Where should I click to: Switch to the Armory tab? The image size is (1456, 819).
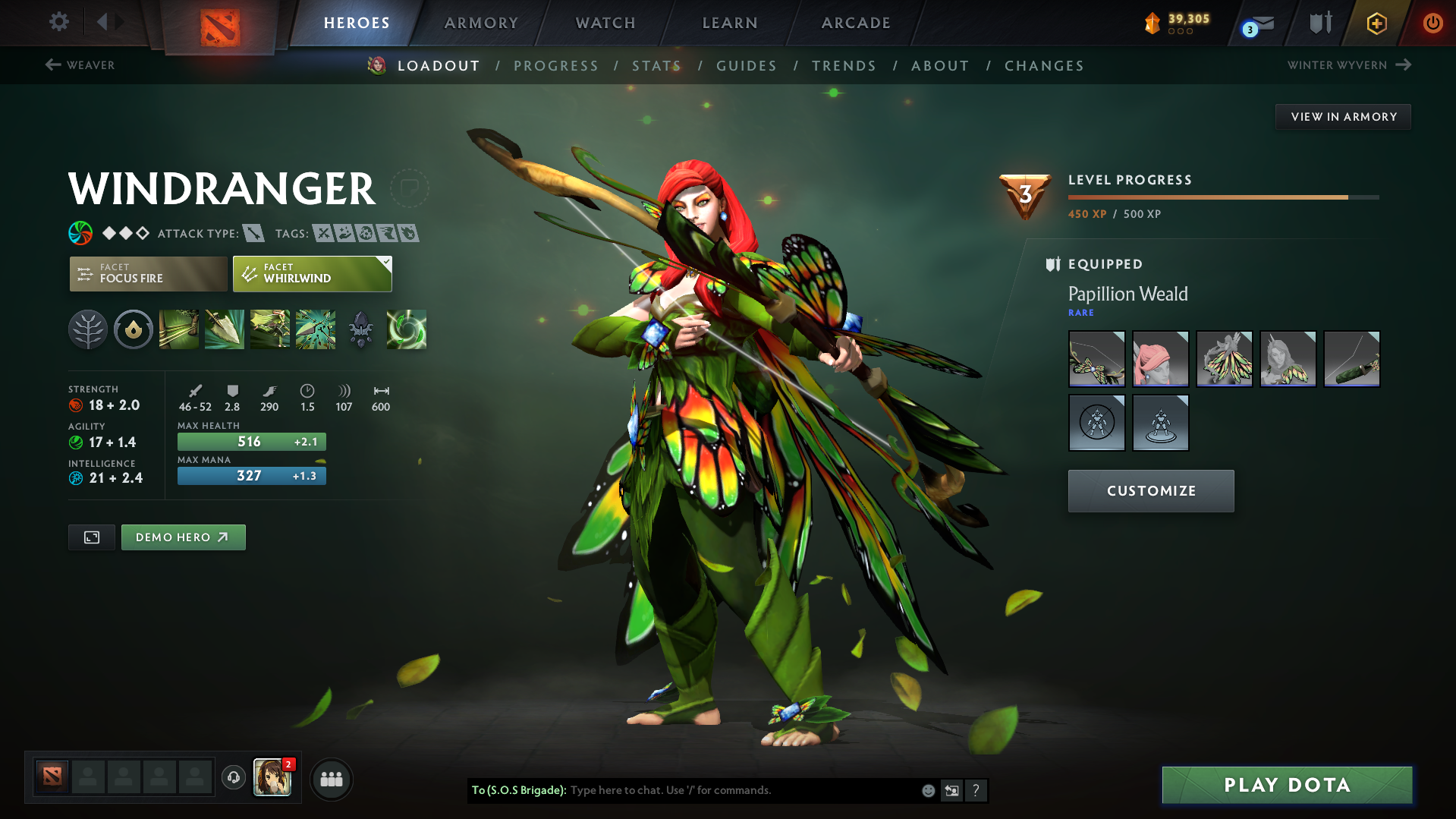481,23
